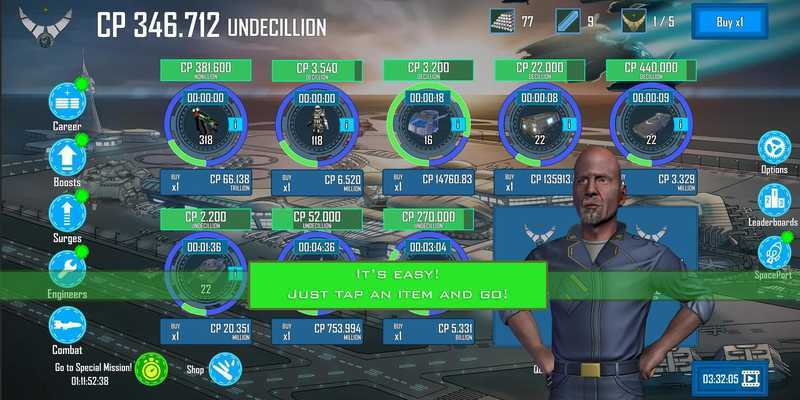800x400 pixels.
Task: Open the Shop
Action: 224,369
